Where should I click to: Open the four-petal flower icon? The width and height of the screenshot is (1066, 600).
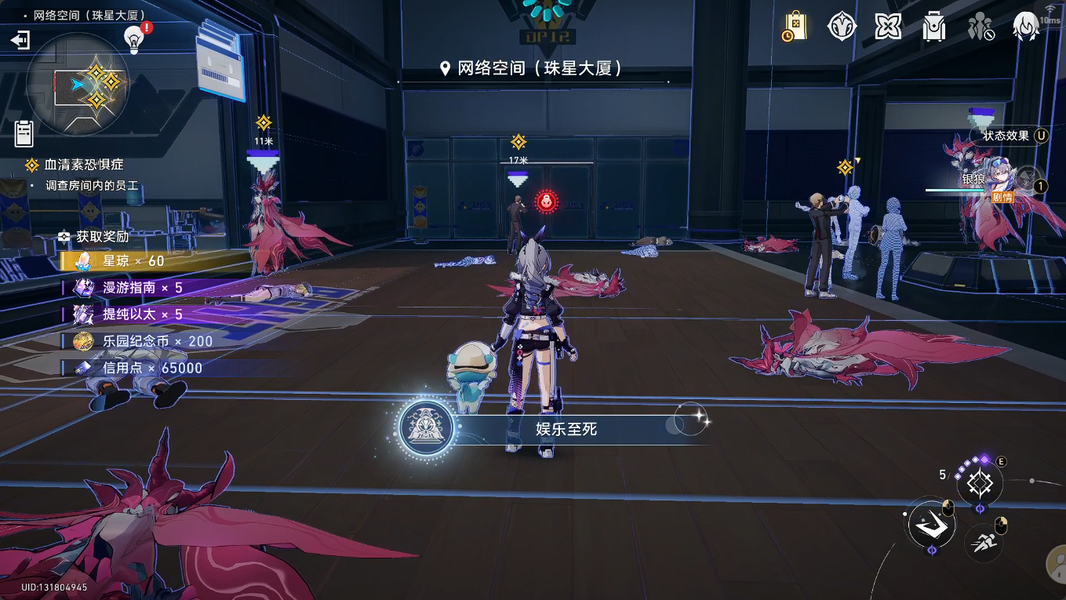click(x=888, y=27)
